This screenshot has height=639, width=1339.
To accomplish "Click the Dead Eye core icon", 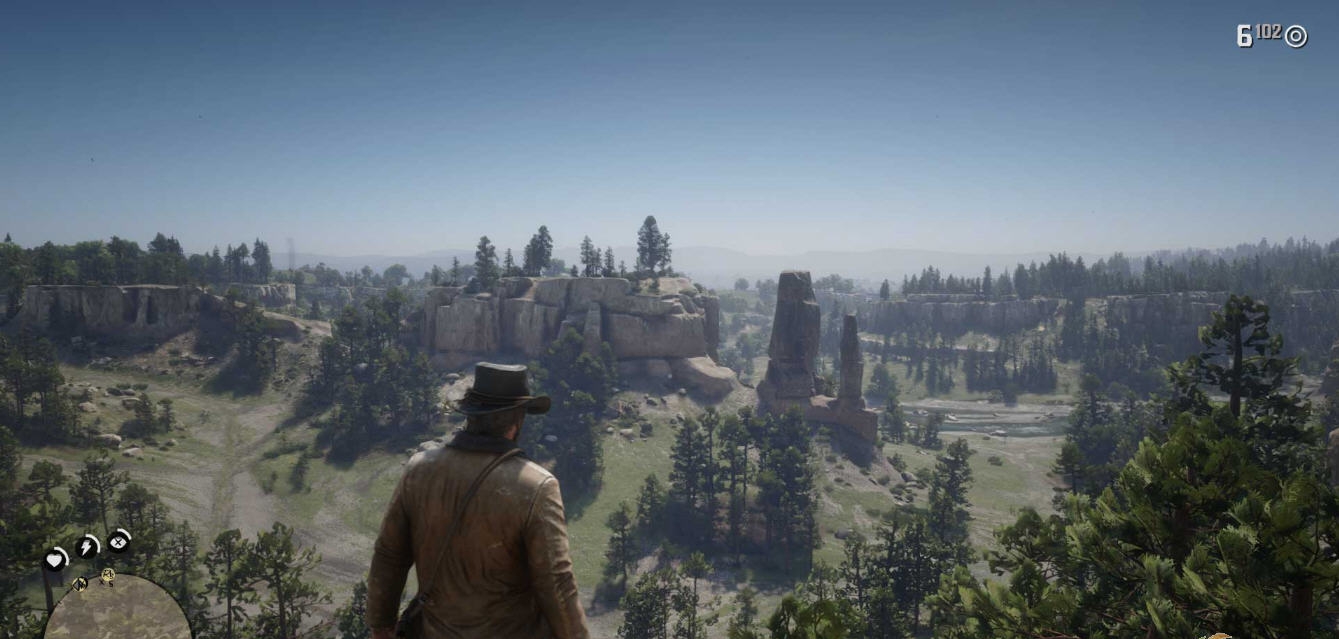I will tap(119, 542).
